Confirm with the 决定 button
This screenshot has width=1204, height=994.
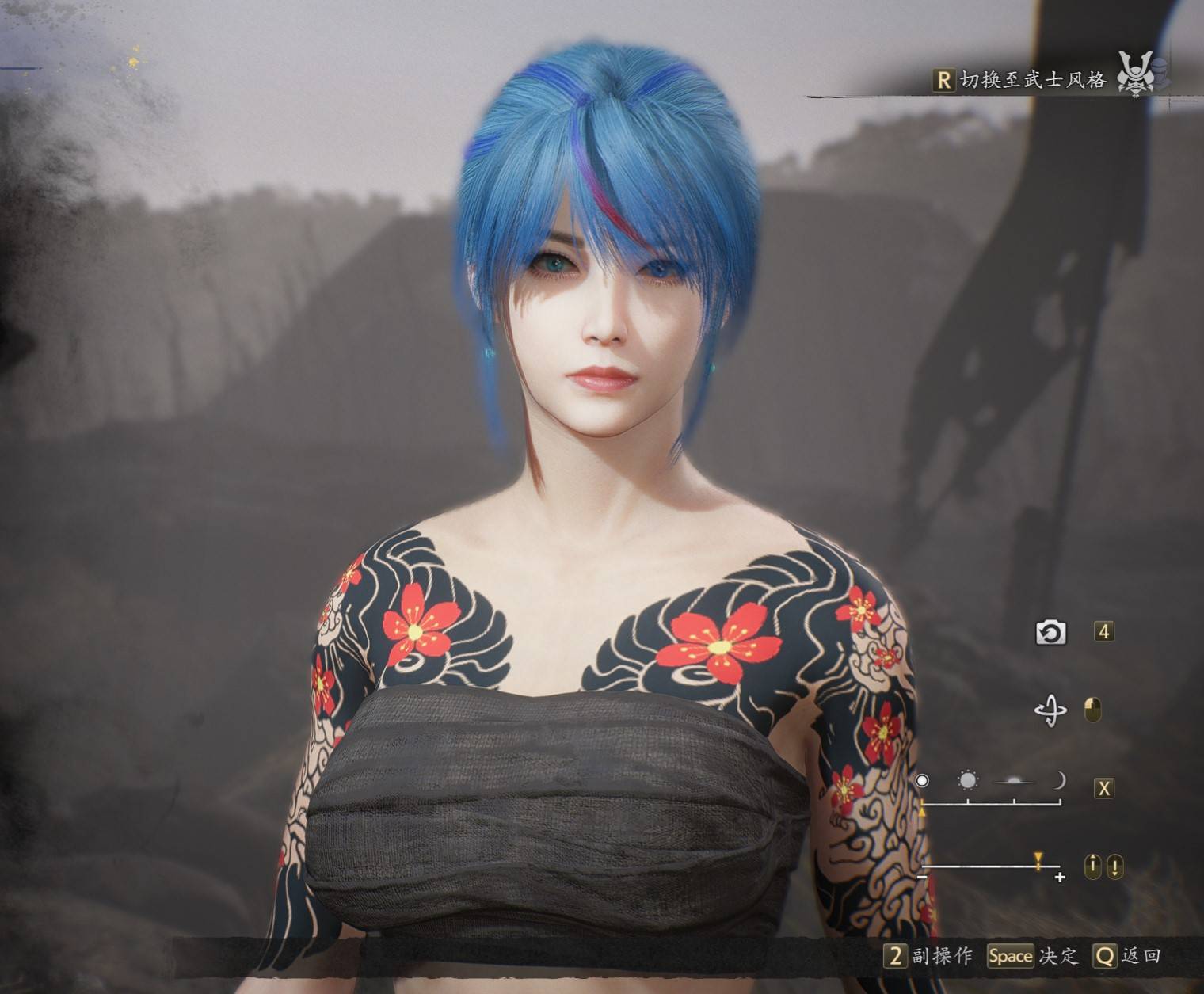coord(1033,956)
